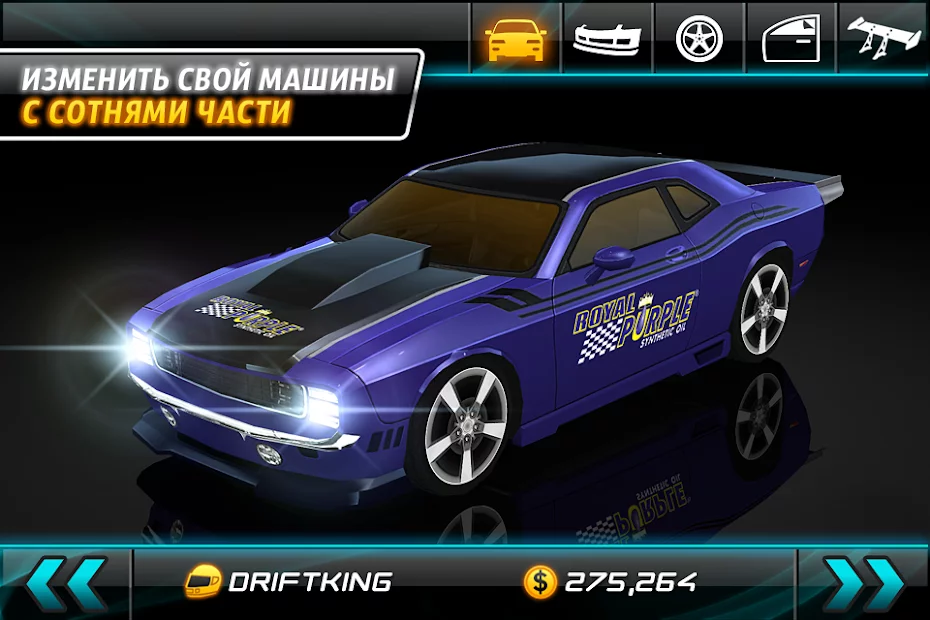Open the rear spoiler tab
The height and width of the screenshot is (620, 930).
pos(884,38)
